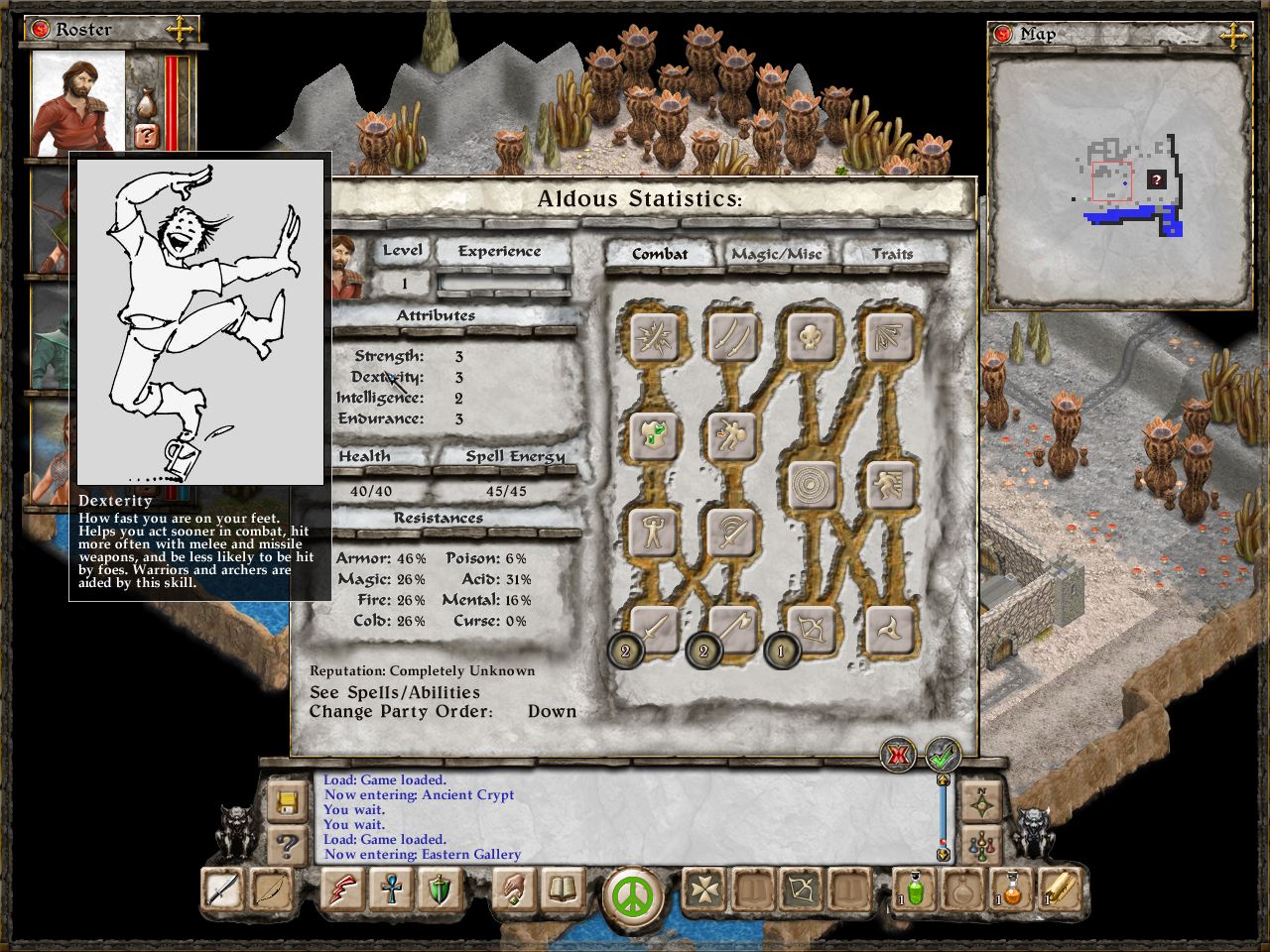
Task: Select the Bows skill icon at the tree bottom
Action: [812, 630]
